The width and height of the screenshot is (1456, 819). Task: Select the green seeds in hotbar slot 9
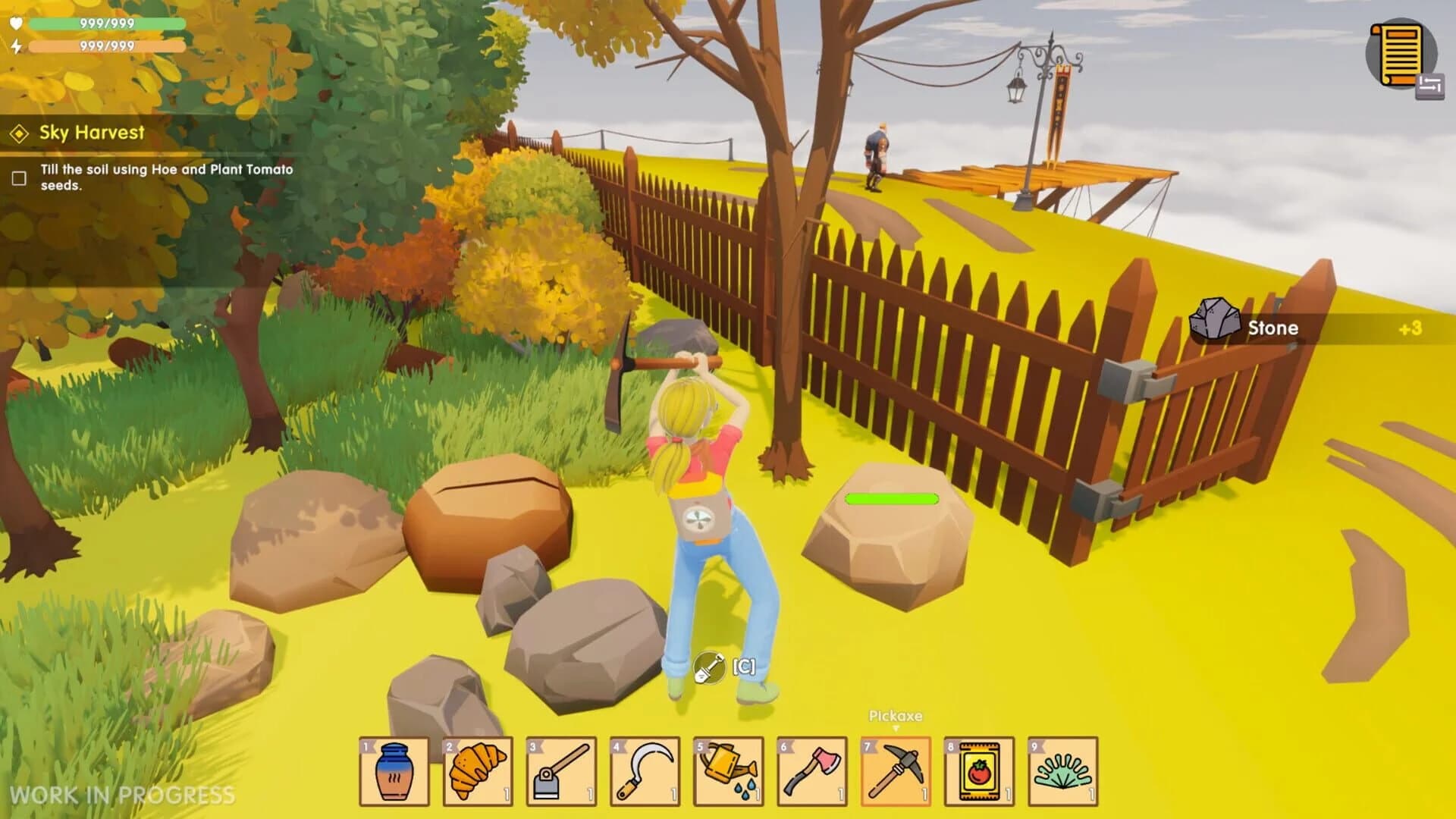click(1060, 770)
